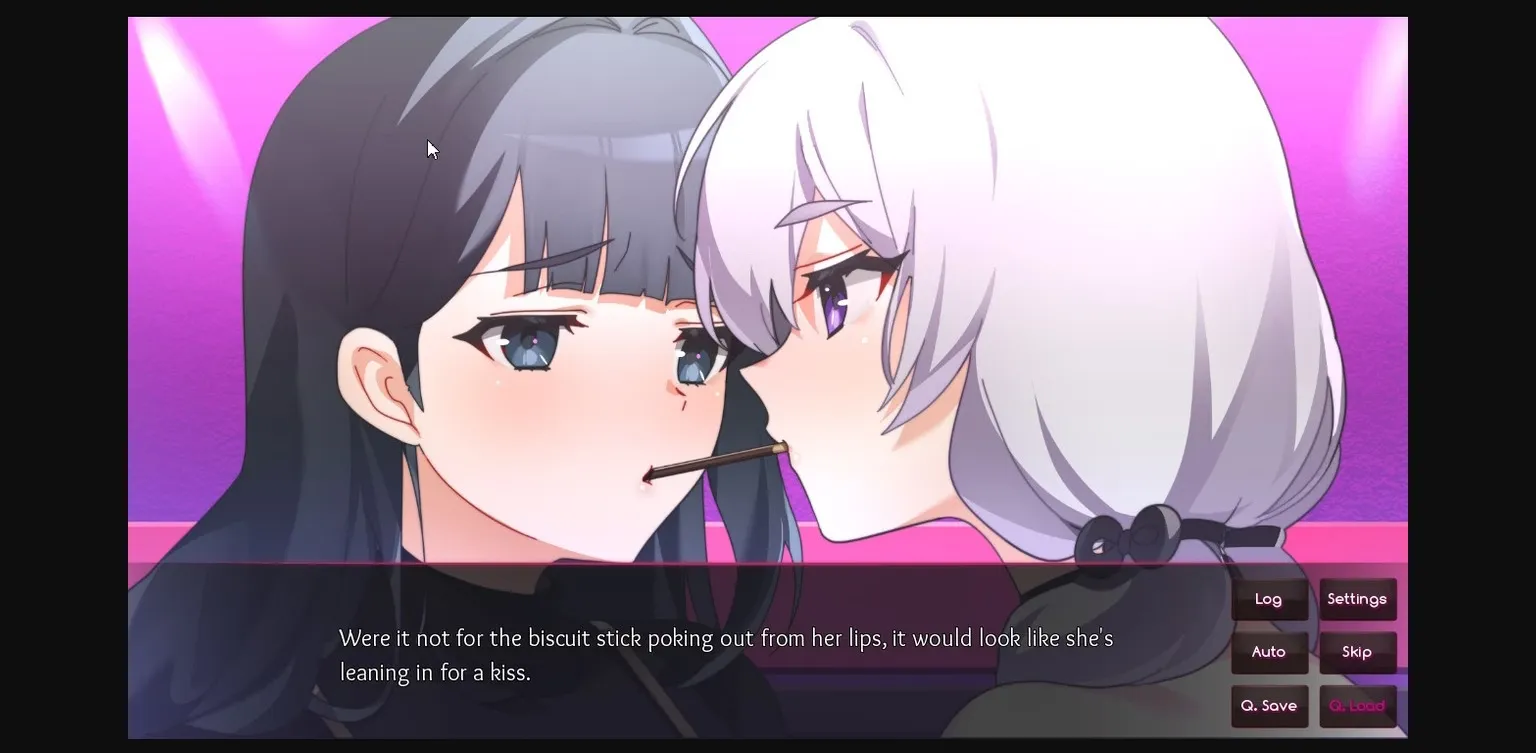Toggle automatic text advancement with Auto
1536x753 pixels.
click(x=1268, y=651)
